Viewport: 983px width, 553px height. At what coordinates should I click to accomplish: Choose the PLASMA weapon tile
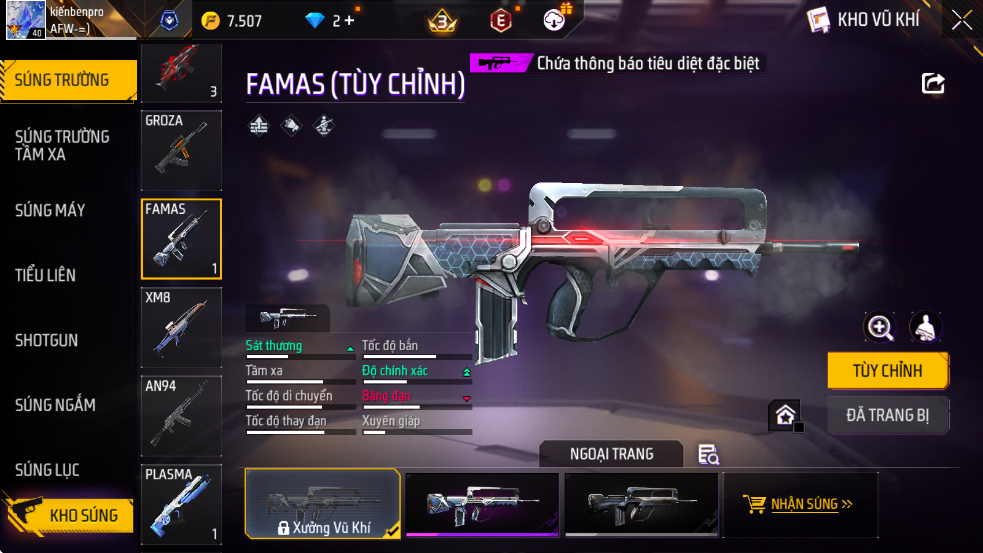click(x=181, y=504)
